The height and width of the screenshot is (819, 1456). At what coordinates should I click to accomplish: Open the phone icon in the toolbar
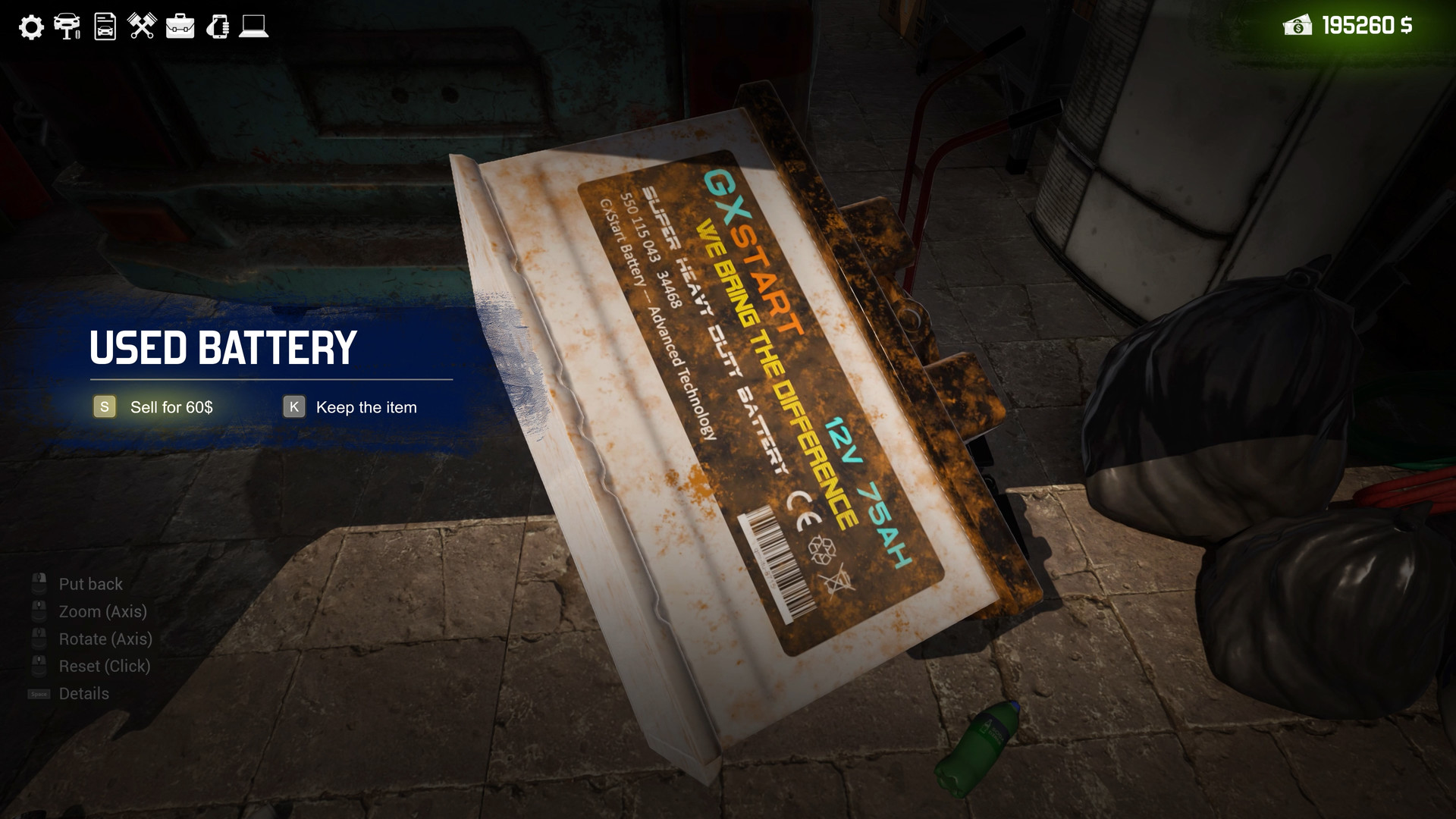coord(218,27)
